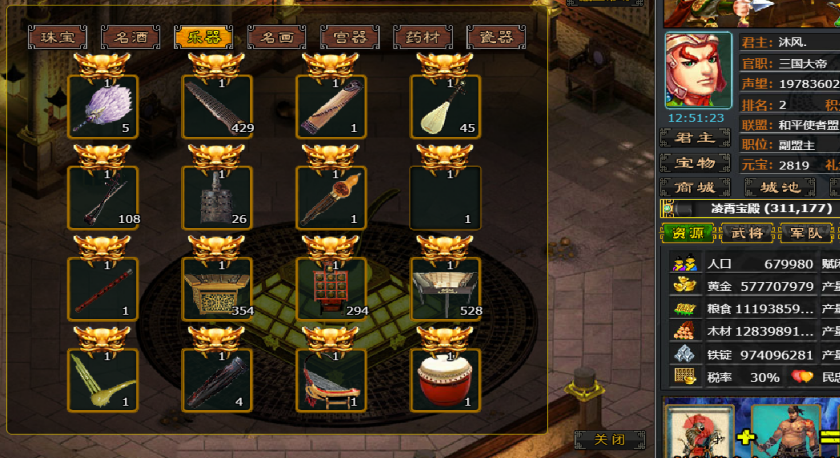
Task: Select the red war drum item
Action: tap(445, 379)
